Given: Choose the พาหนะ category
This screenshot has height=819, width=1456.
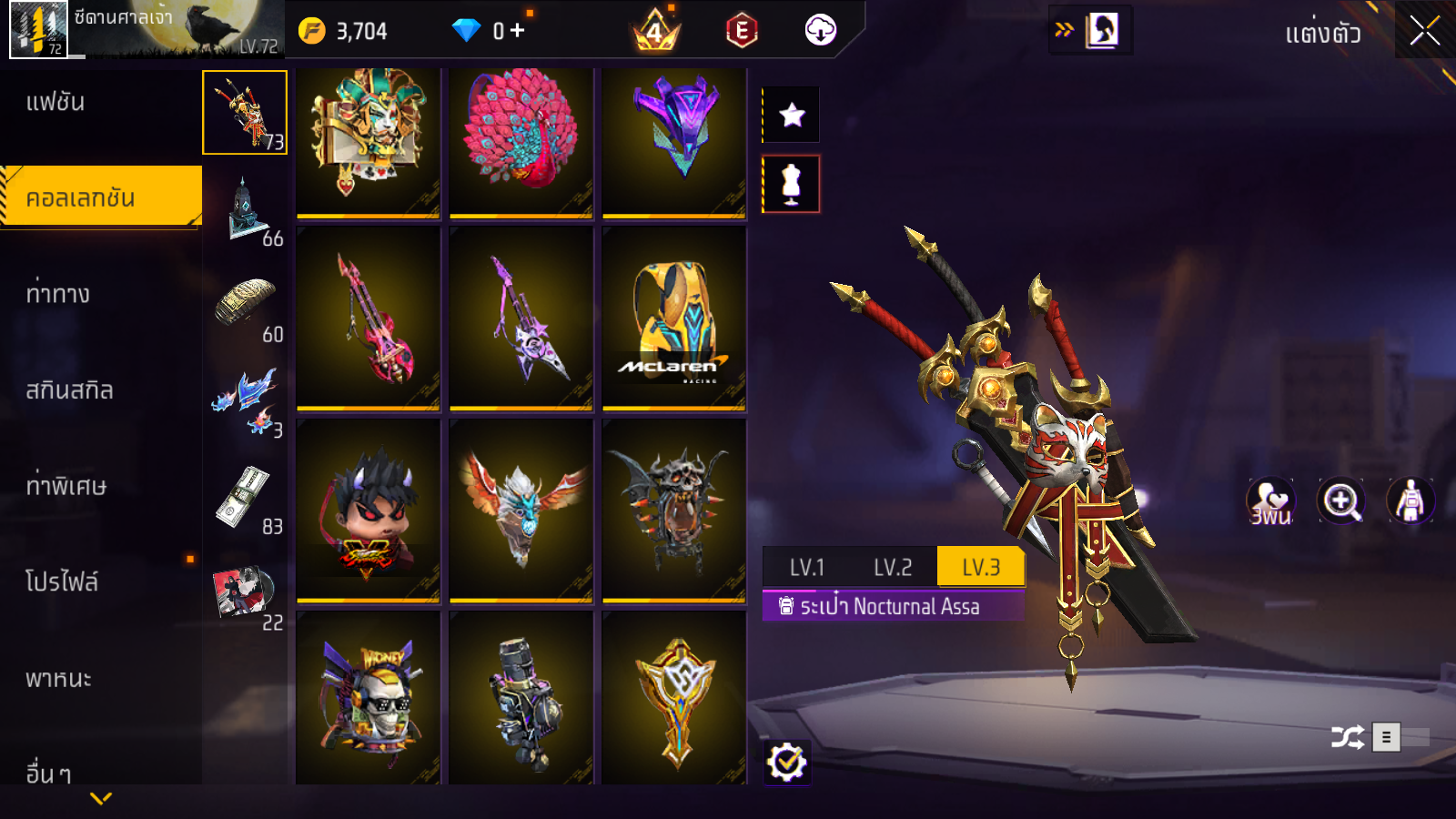Looking at the screenshot, I should point(58,679).
